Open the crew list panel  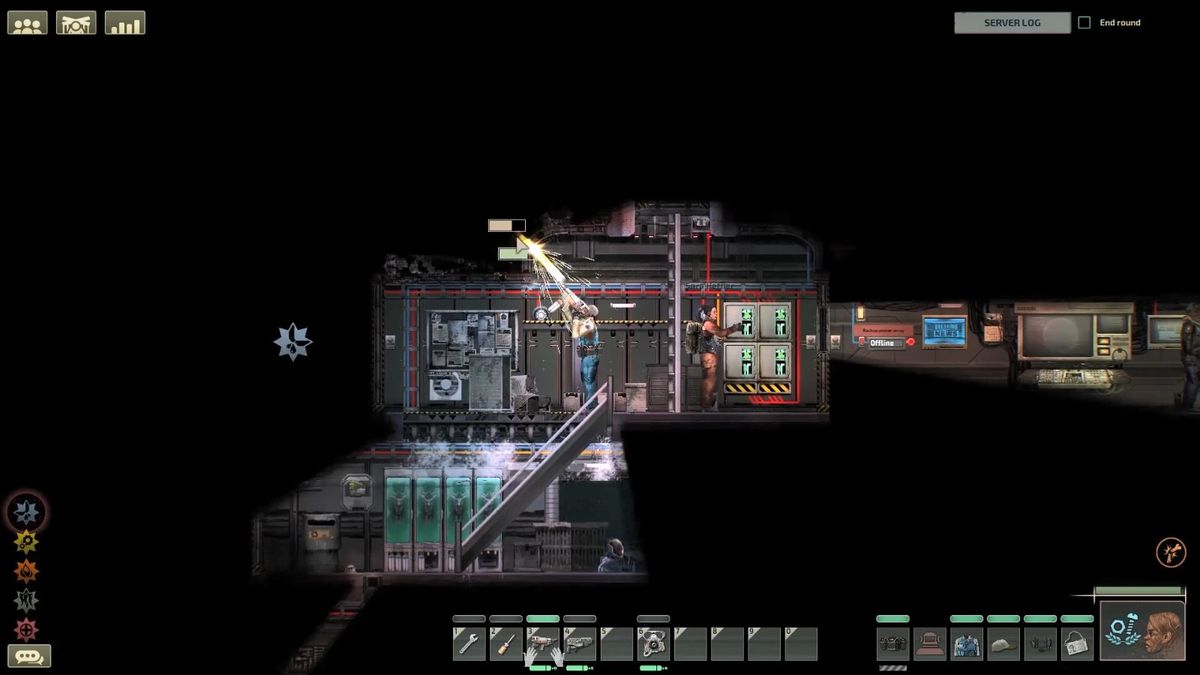(x=28, y=23)
